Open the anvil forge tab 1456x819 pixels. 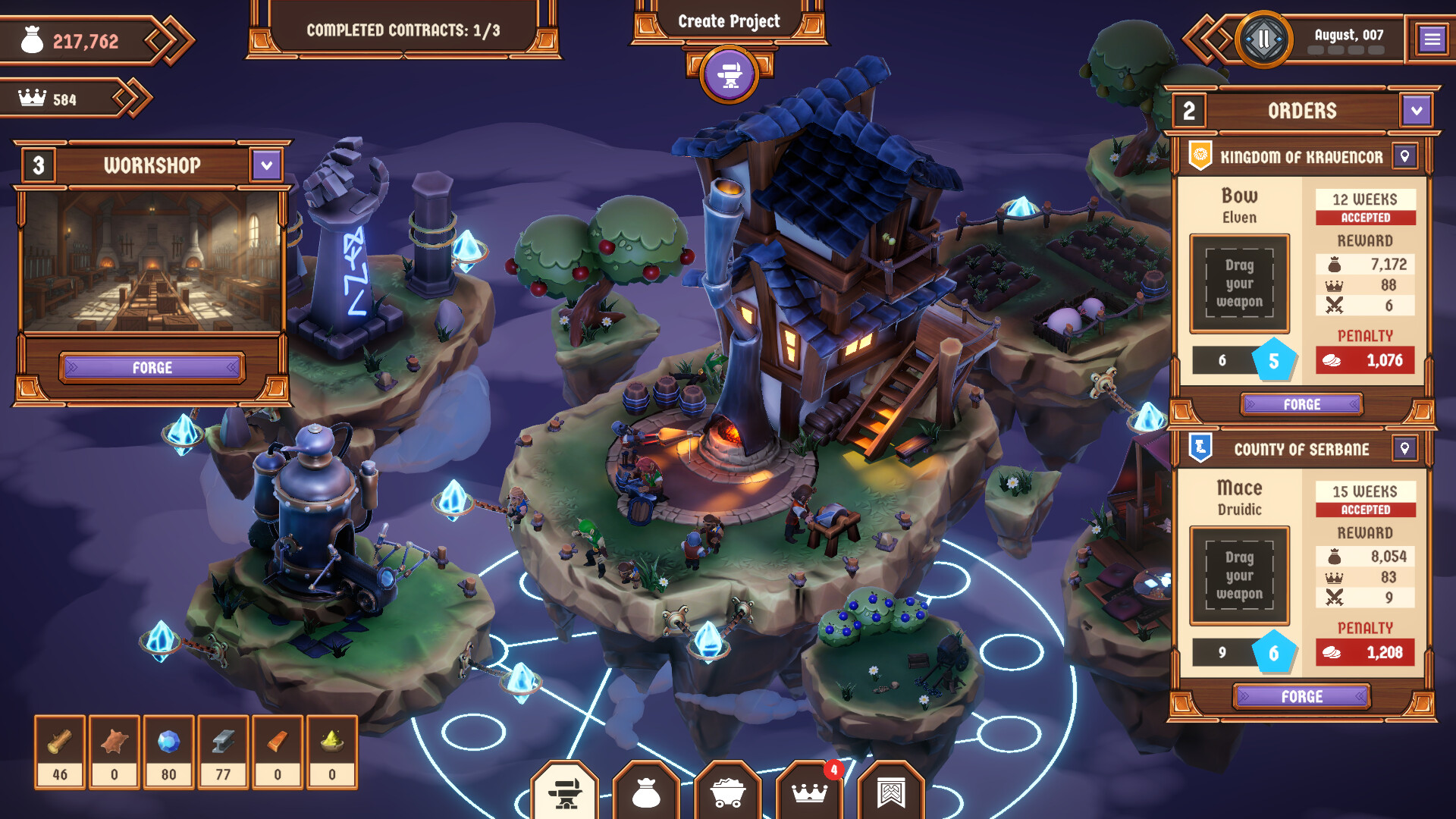click(x=565, y=792)
